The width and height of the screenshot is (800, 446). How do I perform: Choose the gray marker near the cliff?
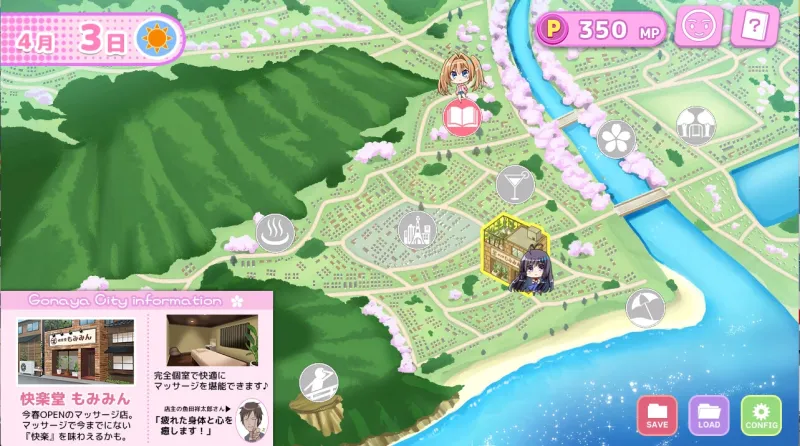(319, 383)
